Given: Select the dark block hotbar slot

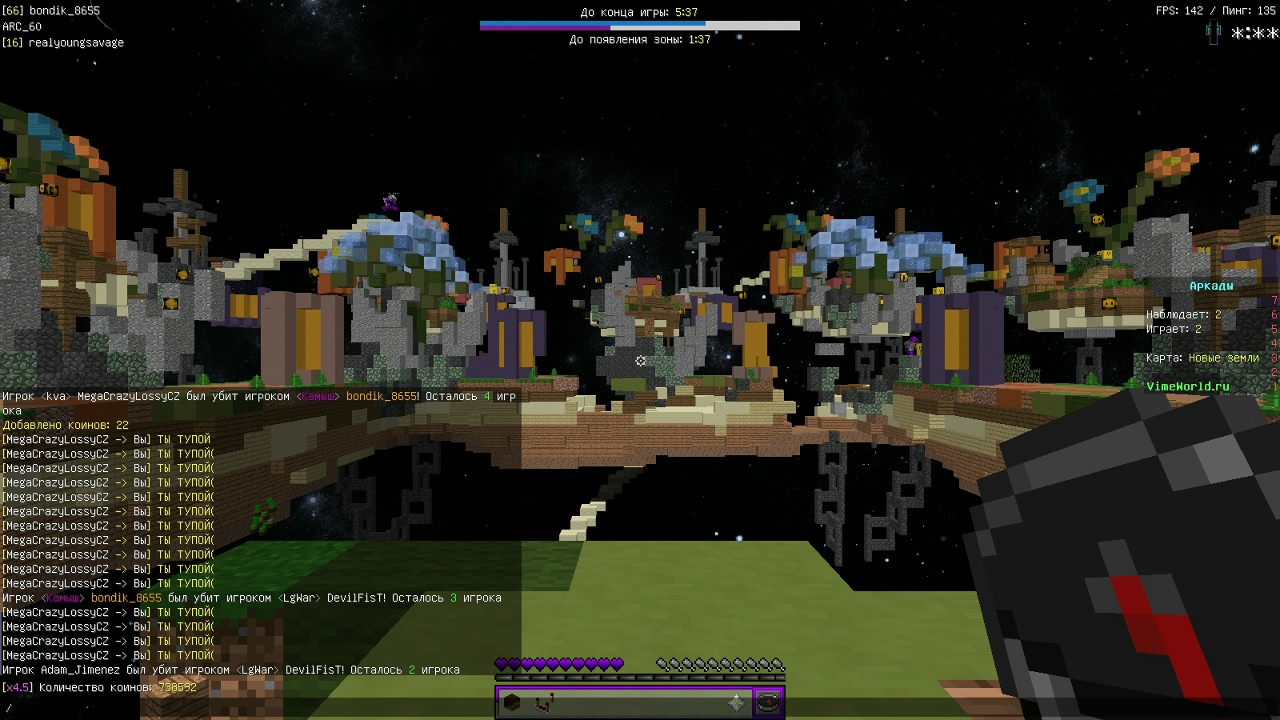Looking at the screenshot, I should coord(512,703).
